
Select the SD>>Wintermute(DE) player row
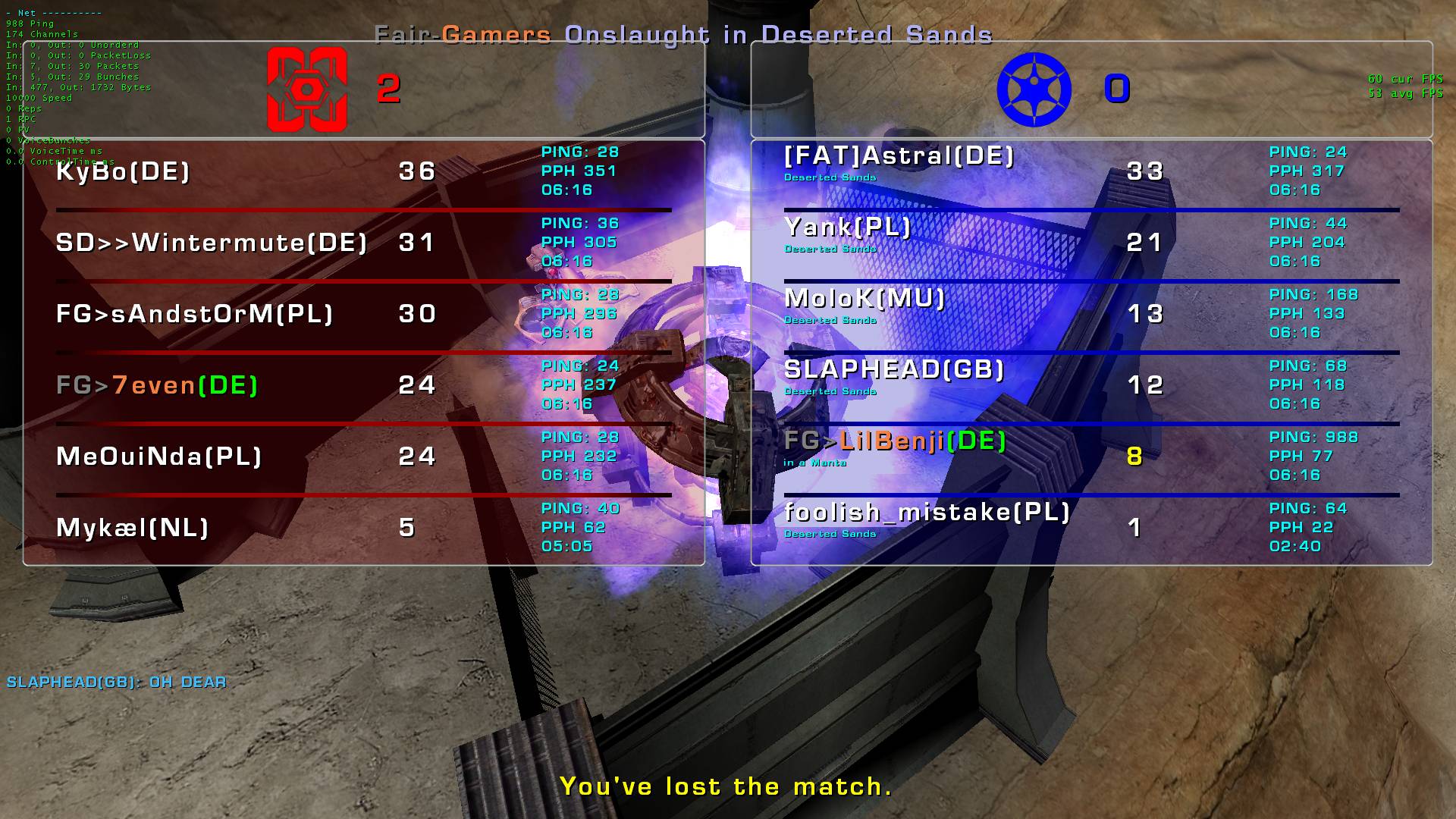pos(212,243)
